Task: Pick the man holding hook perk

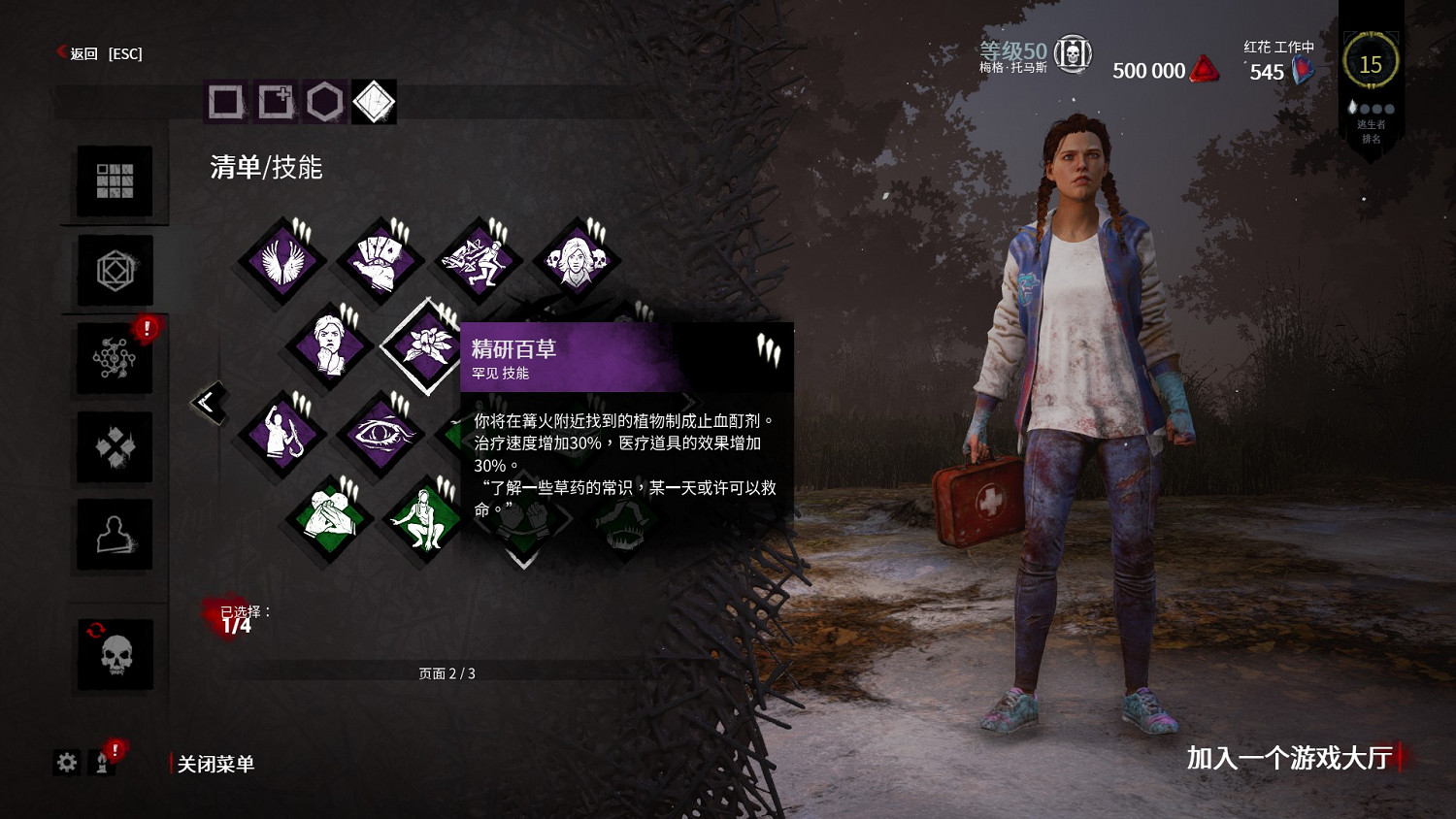Action: point(282,433)
